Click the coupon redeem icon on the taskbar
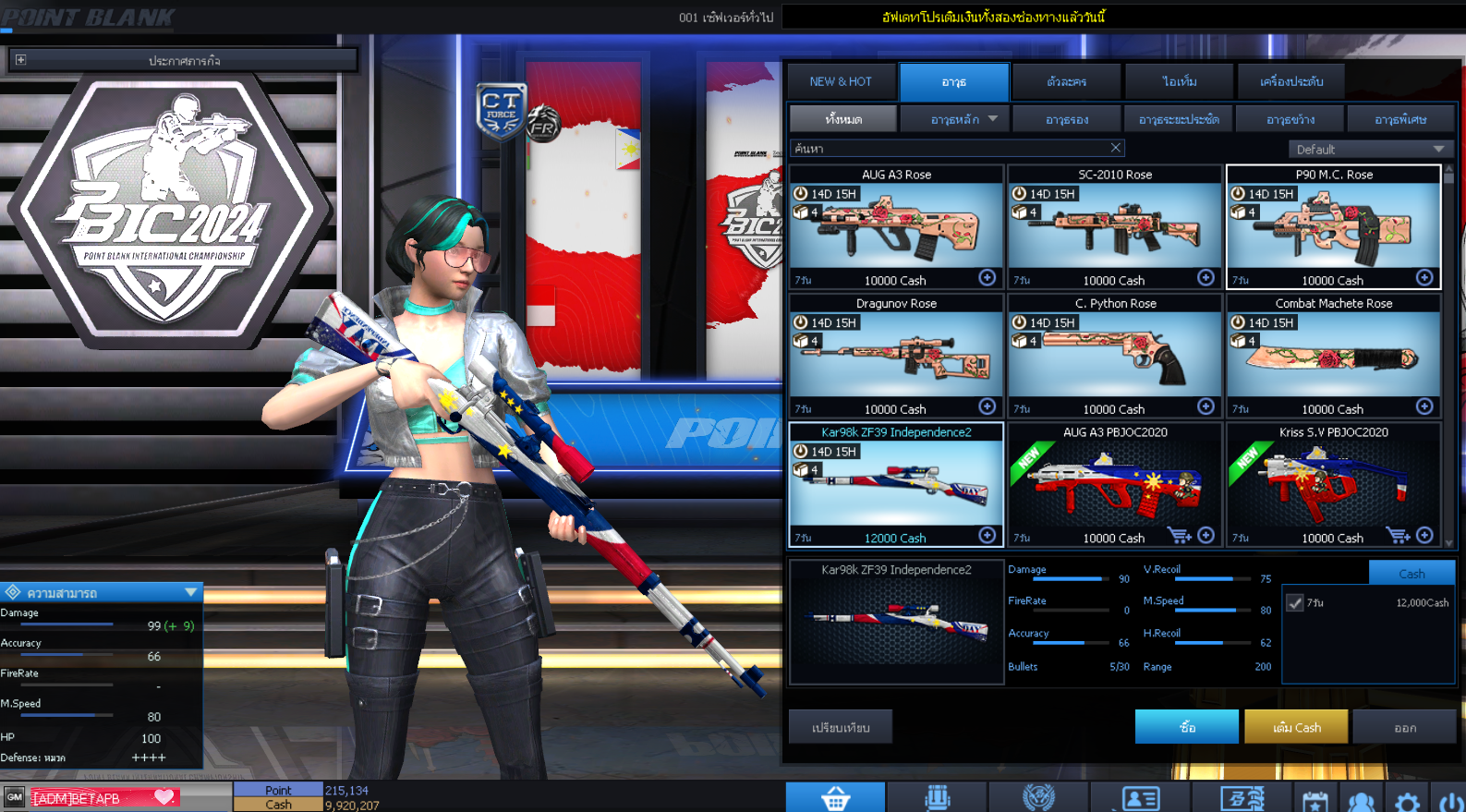 tap(1242, 796)
